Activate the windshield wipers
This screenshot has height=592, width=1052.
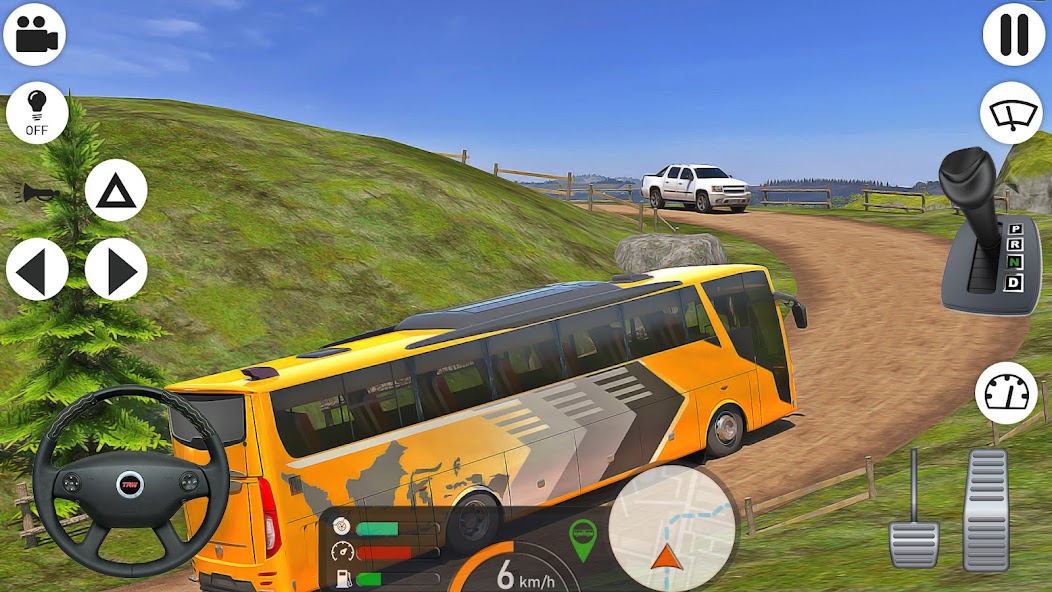point(1011,113)
